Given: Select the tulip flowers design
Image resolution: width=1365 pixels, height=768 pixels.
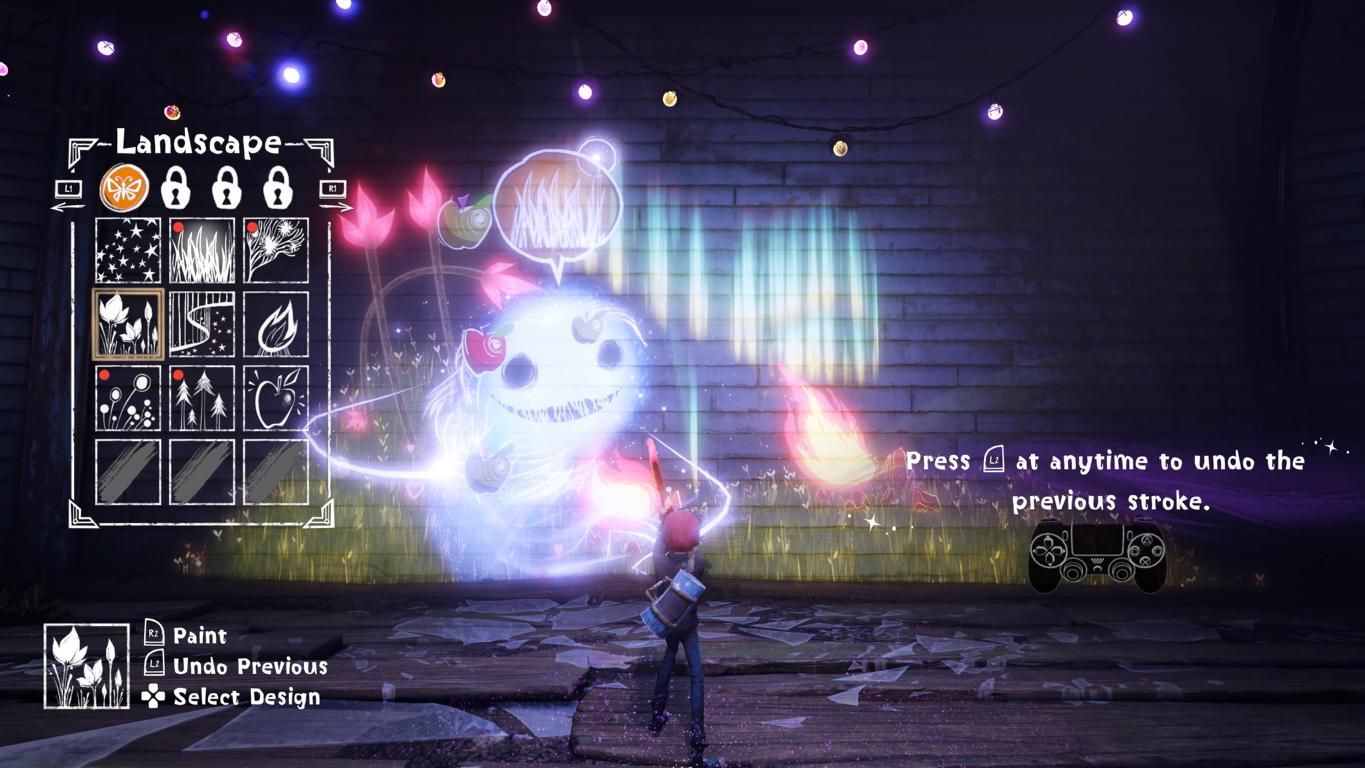Looking at the screenshot, I should coord(128,324).
